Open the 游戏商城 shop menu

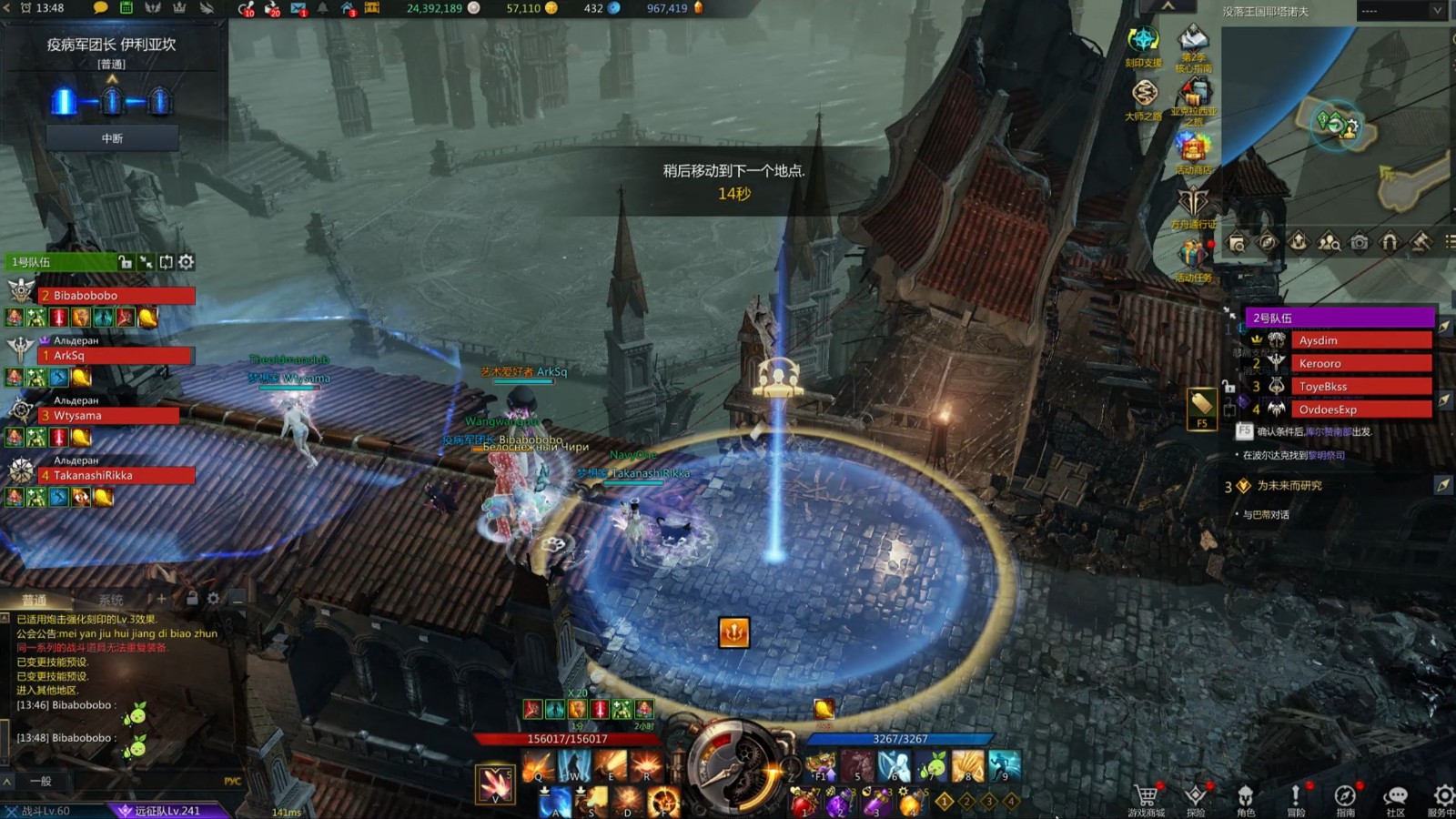tap(1146, 799)
